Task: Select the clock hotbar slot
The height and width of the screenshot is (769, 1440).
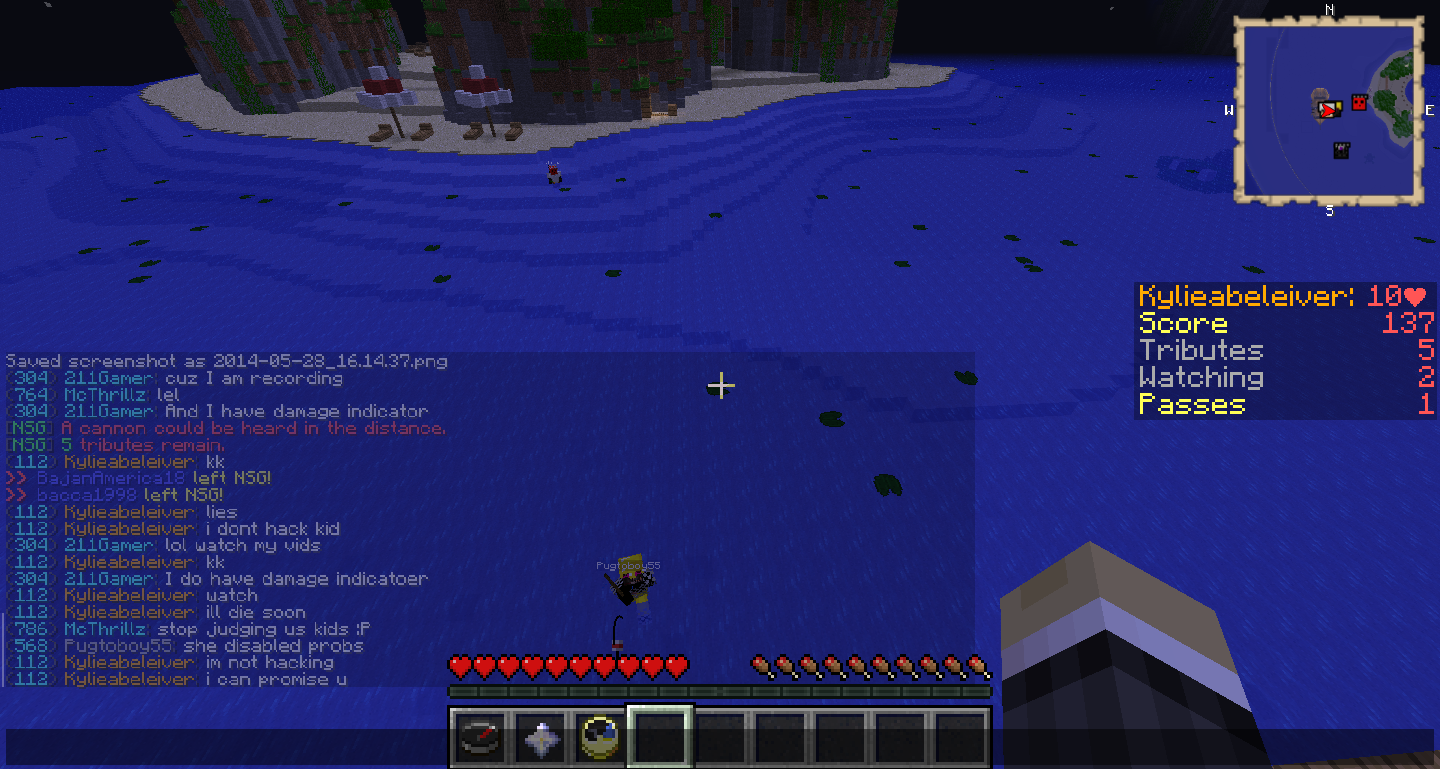Action: point(599,739)
